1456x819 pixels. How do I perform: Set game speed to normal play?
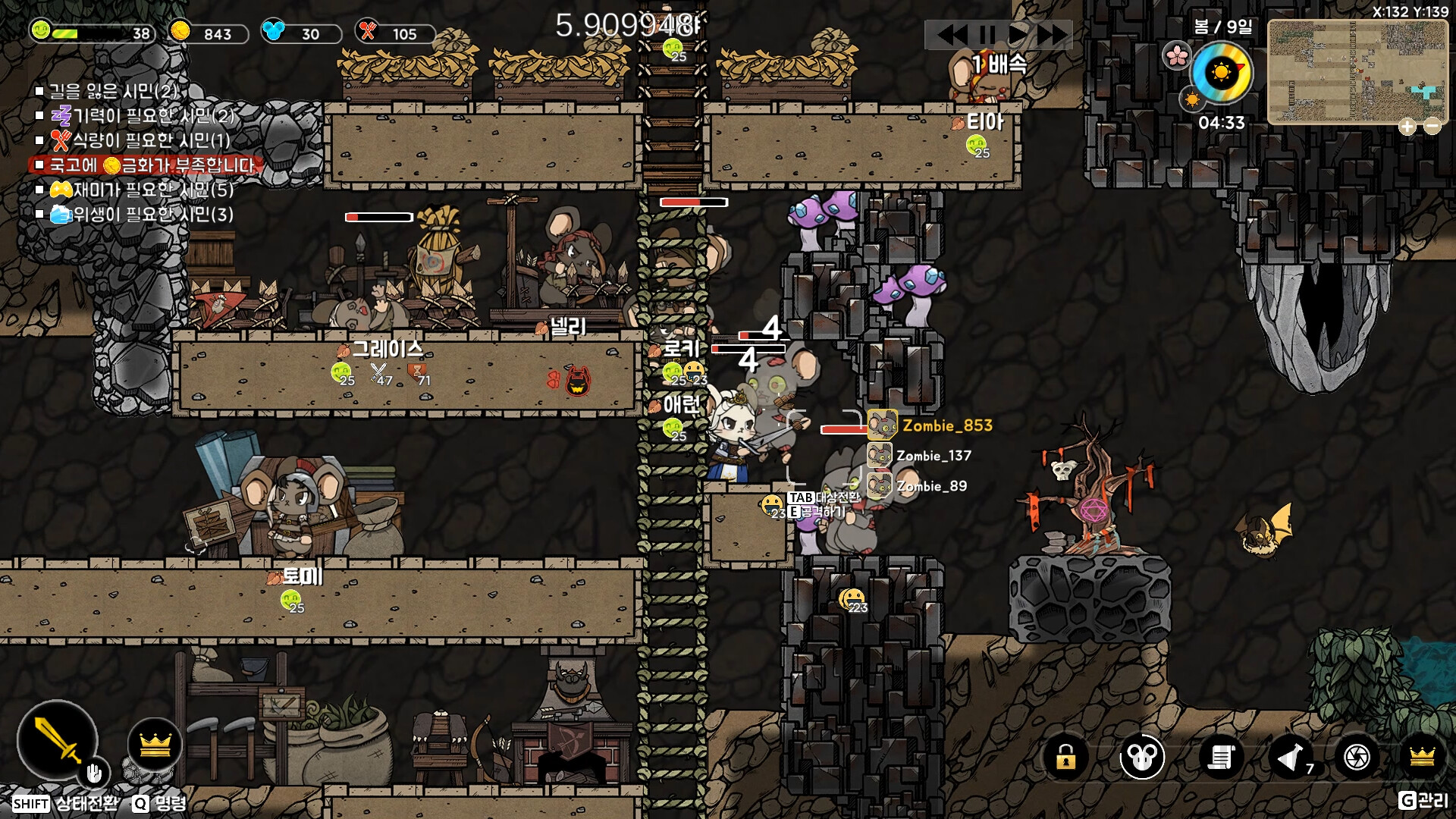pyautogui.click(x=1018, y=35)
